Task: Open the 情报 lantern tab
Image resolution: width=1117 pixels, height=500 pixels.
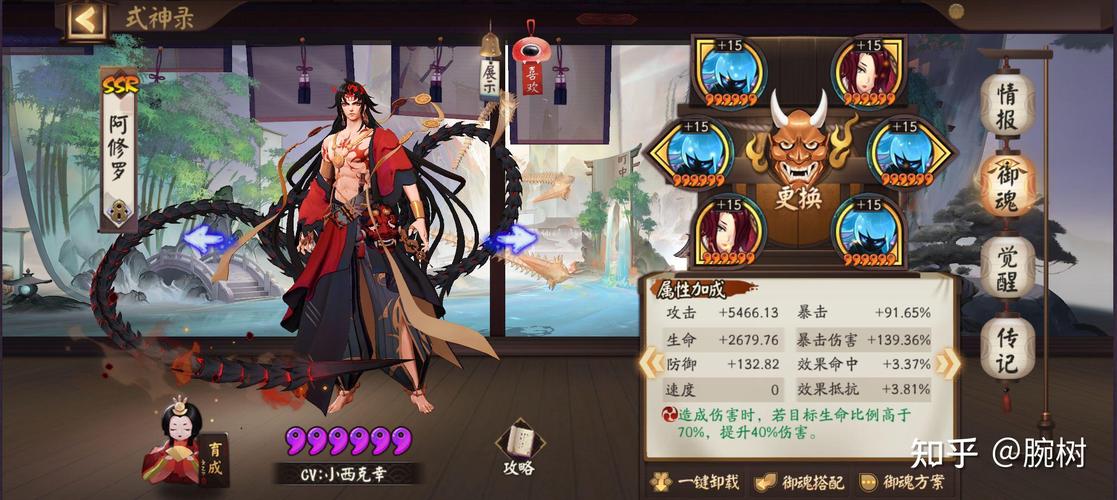Action: click(1007, 104)
